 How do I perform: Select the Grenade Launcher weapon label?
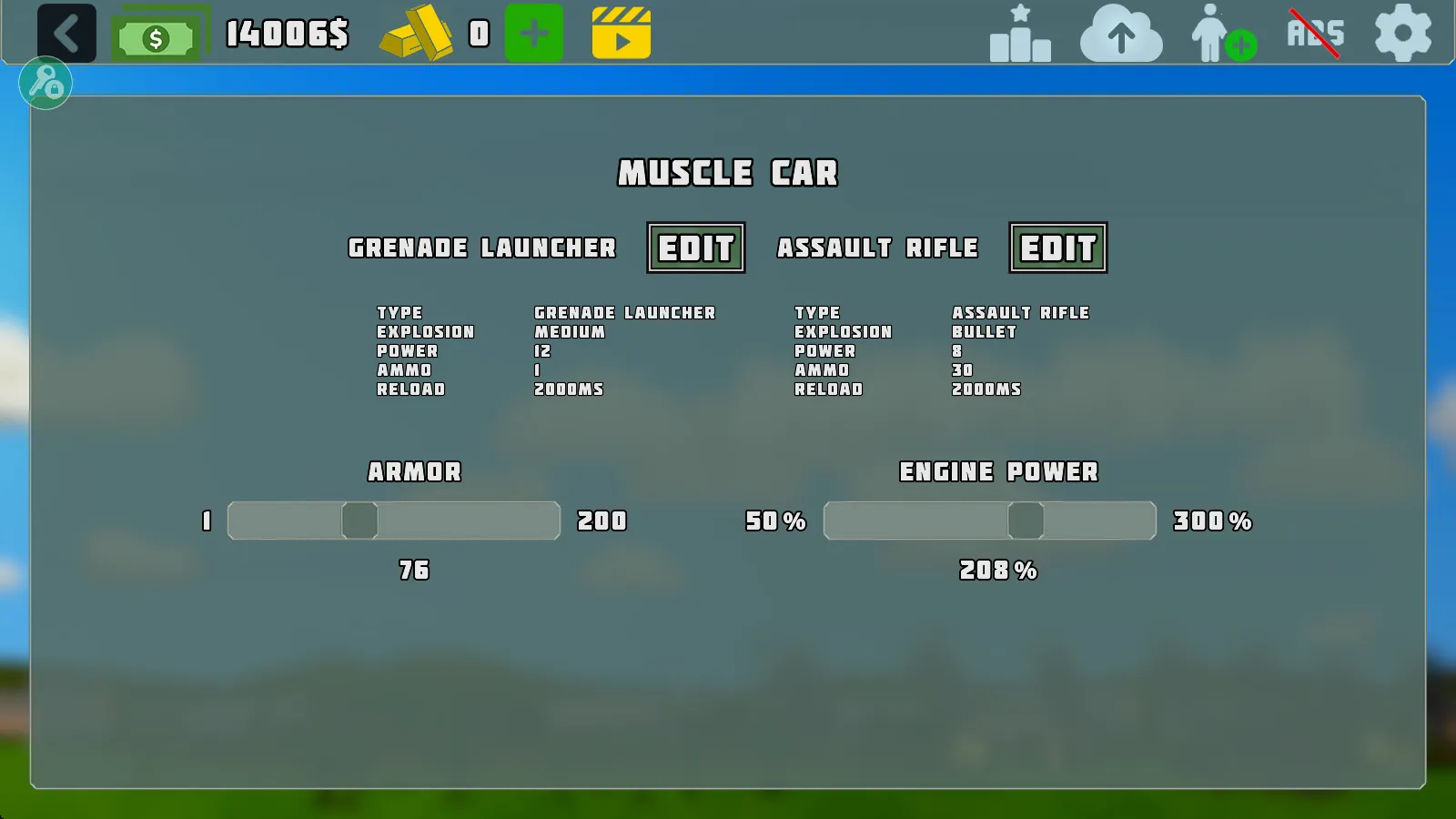click(481, 248)
